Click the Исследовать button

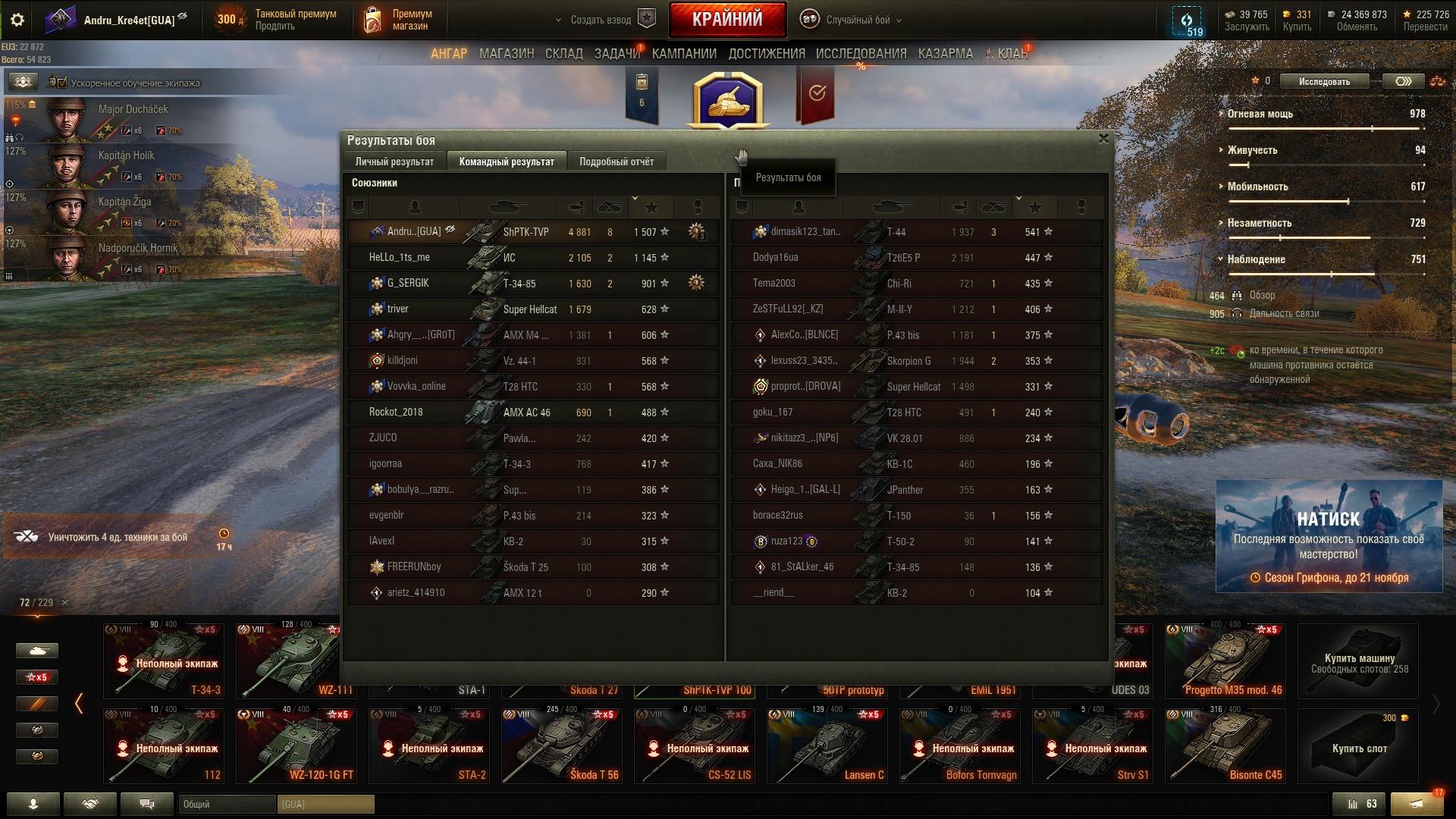1324,81
